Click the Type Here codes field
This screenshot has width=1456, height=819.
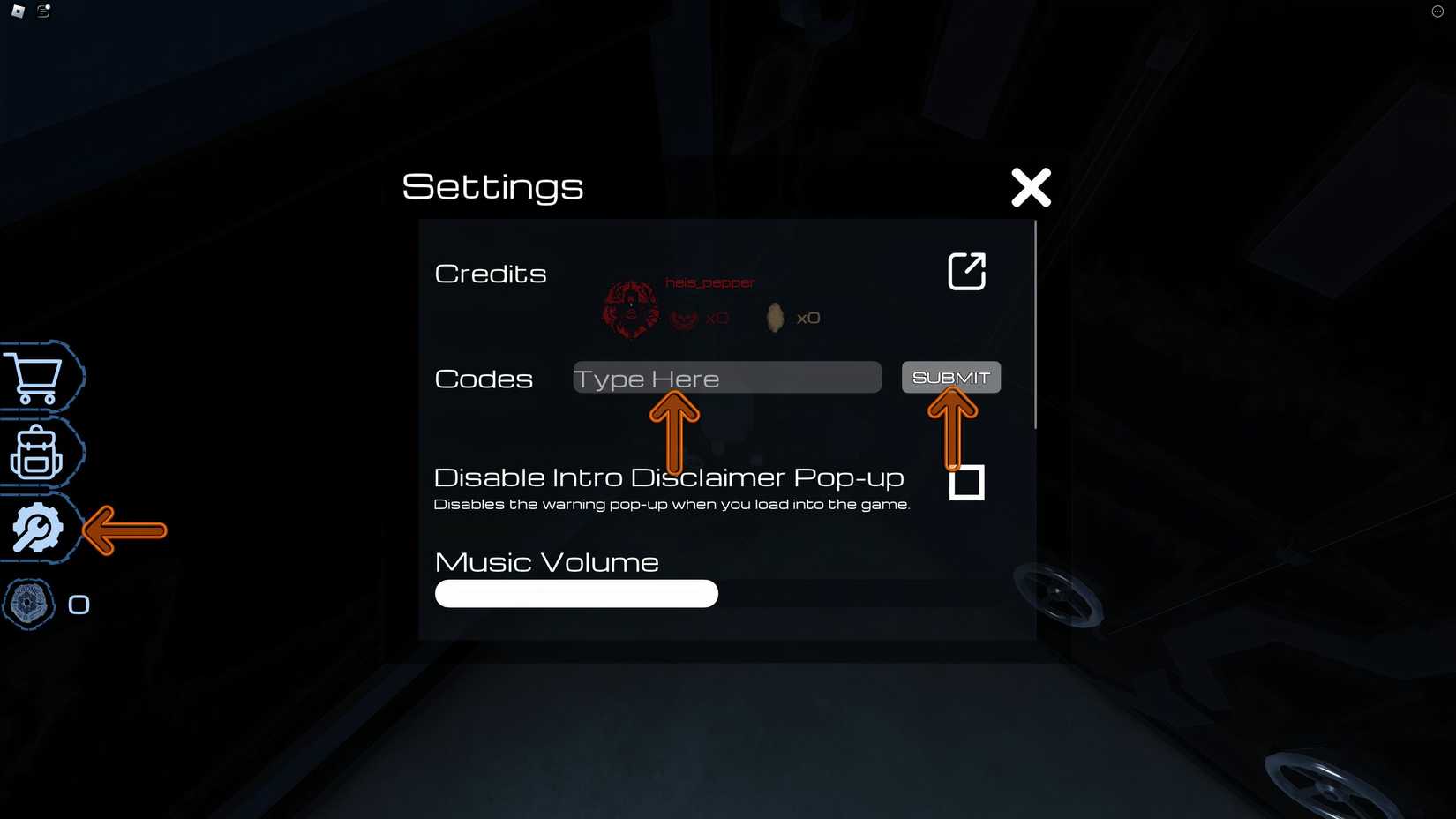pos(726,378)
